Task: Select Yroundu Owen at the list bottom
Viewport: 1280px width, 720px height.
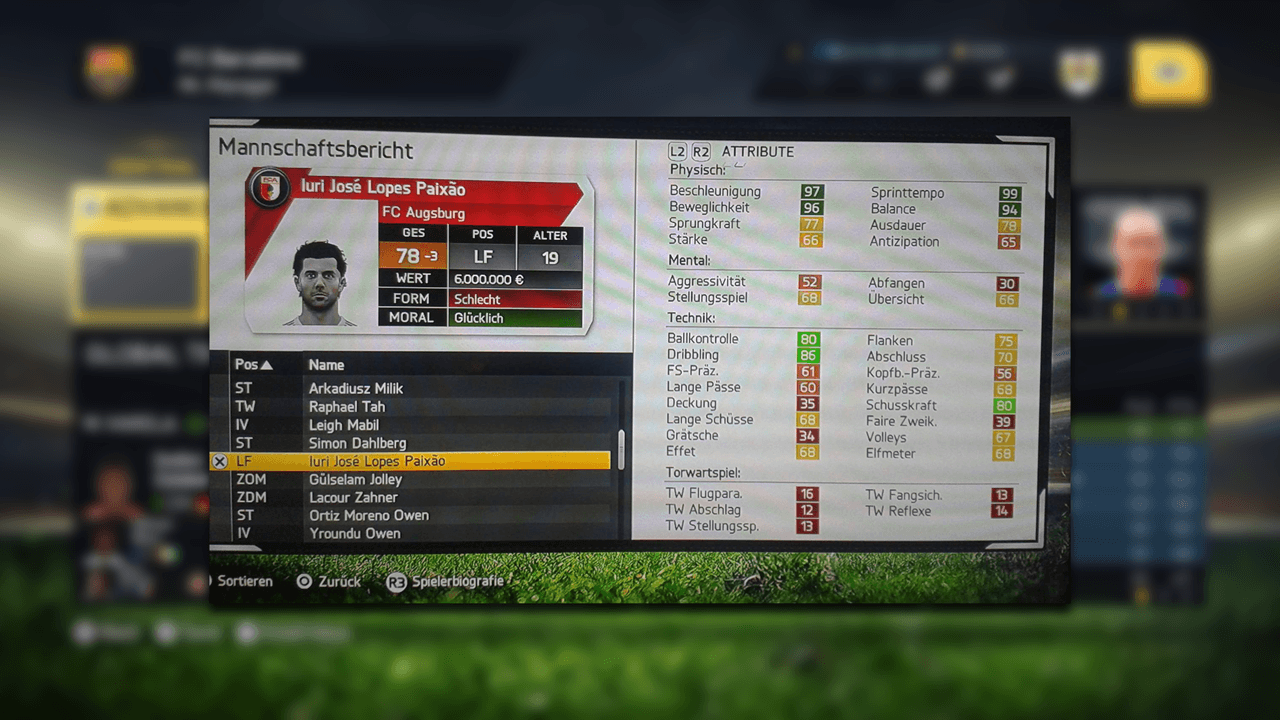Action: (x=354, y=533)
